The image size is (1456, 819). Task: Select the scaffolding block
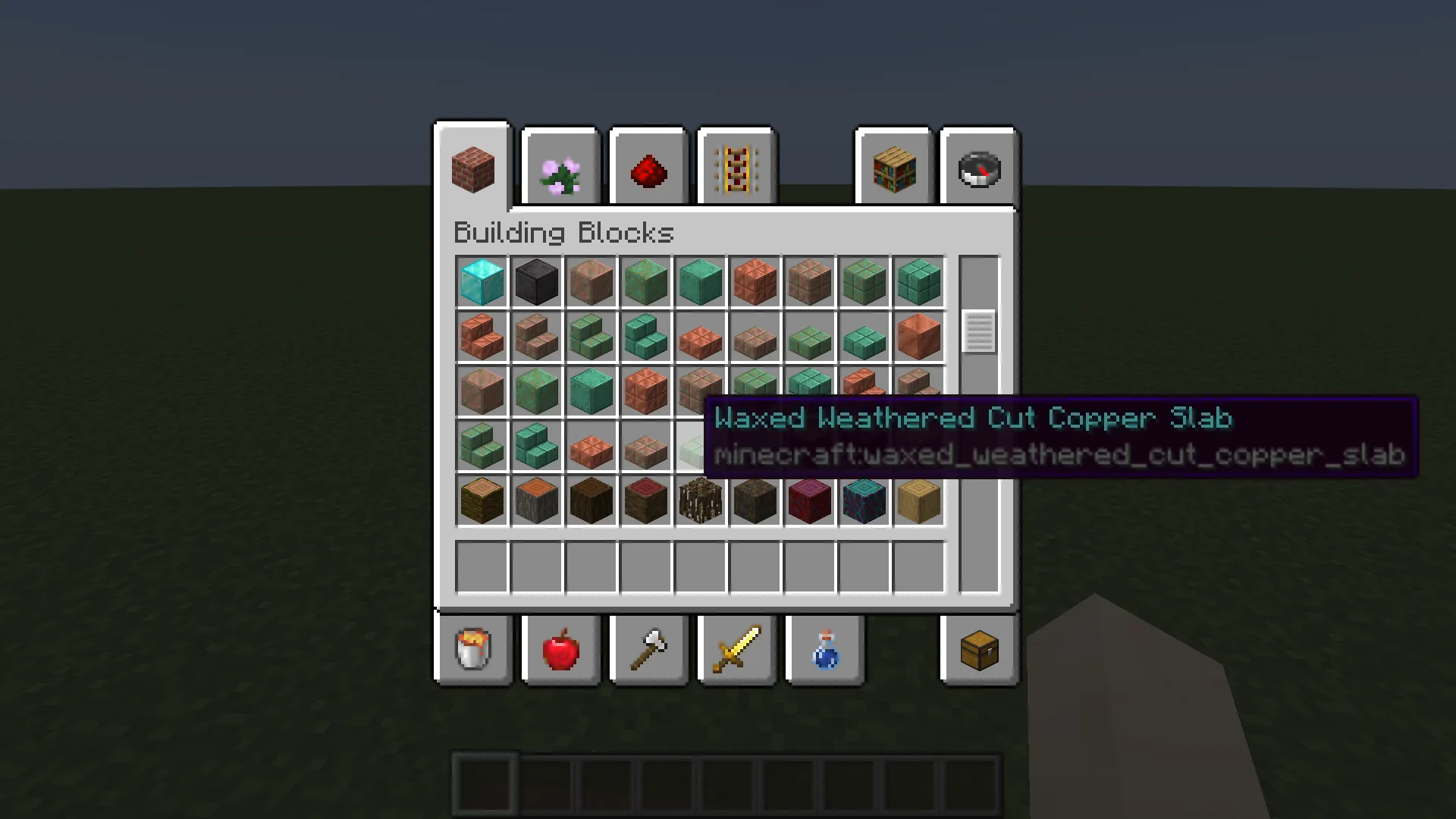coord(700,500)
